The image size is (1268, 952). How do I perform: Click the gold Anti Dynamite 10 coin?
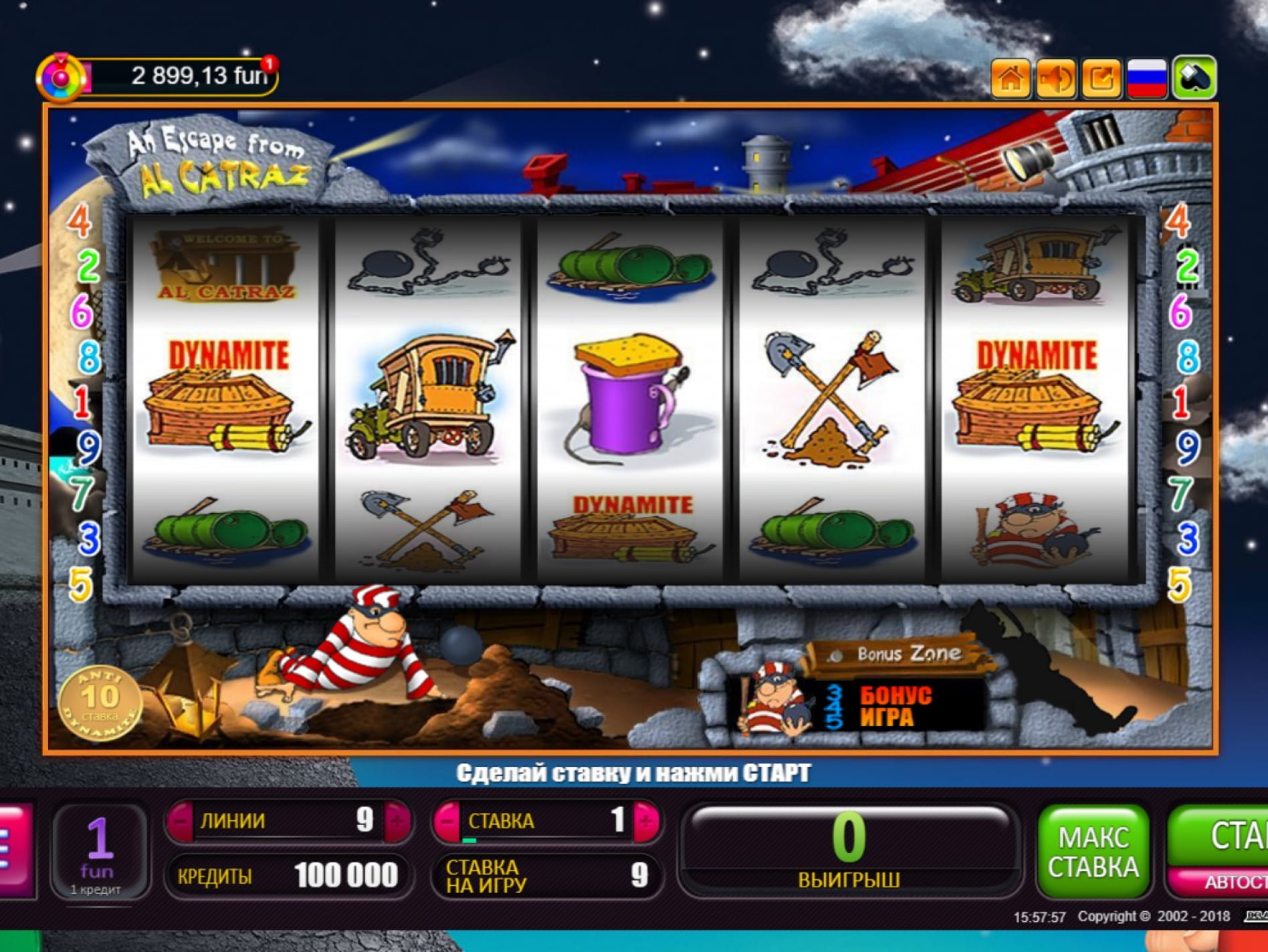100,701
